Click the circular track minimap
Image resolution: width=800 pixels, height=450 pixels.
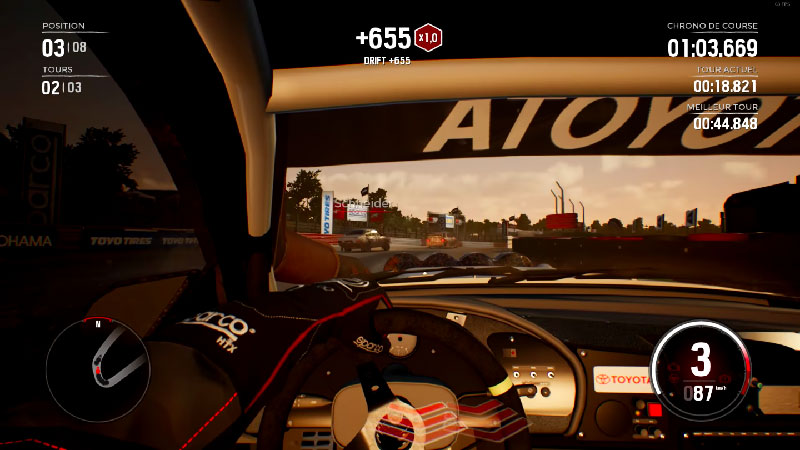pyautogui.click(x=98, y=370)
